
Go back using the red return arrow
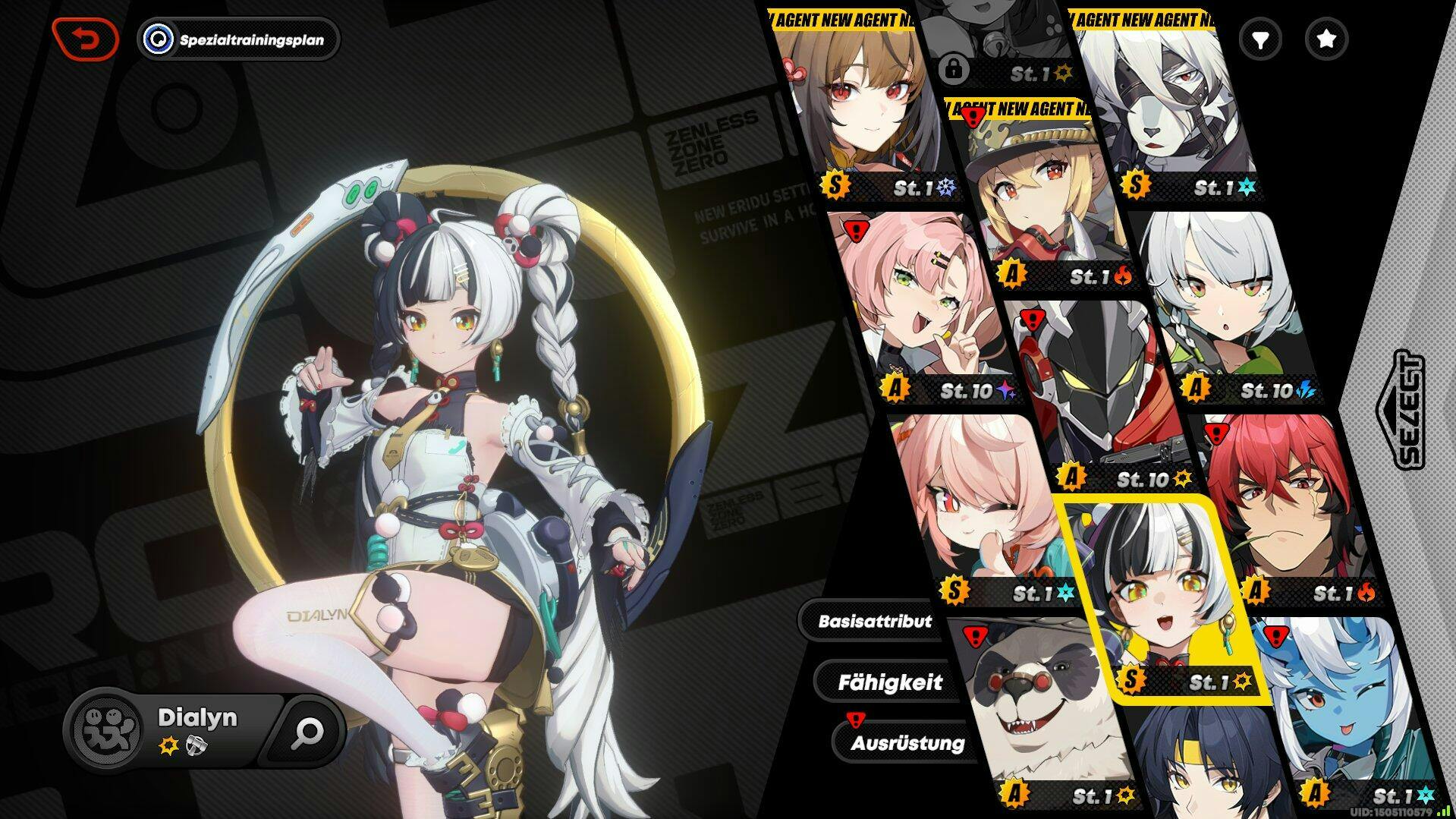(x=86, y=39)
